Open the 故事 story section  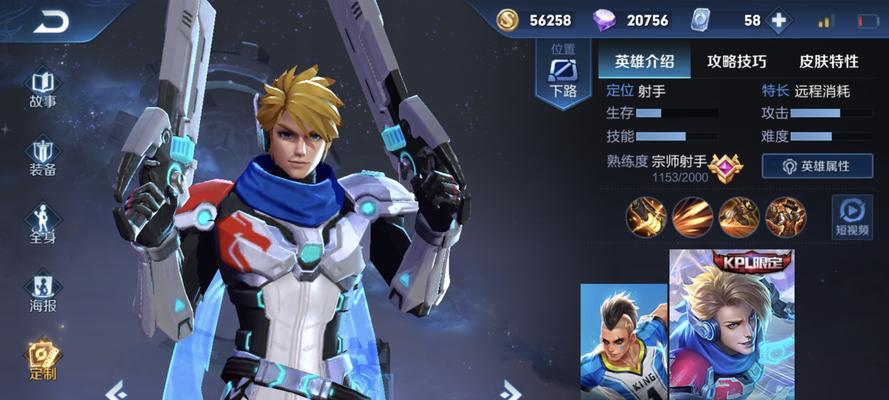tap(42, 88)
